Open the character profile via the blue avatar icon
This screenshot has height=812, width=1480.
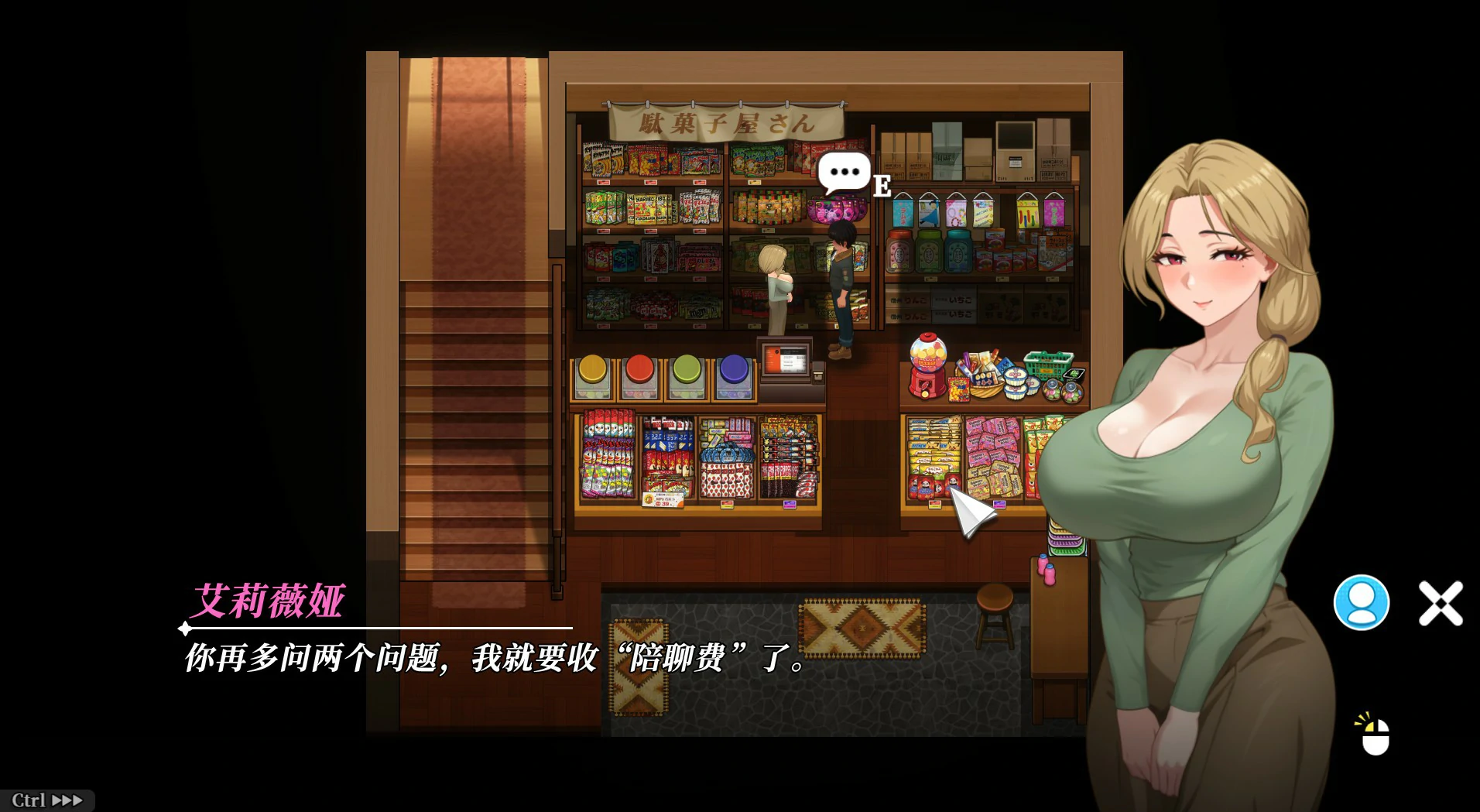[x=1362, y=602]
